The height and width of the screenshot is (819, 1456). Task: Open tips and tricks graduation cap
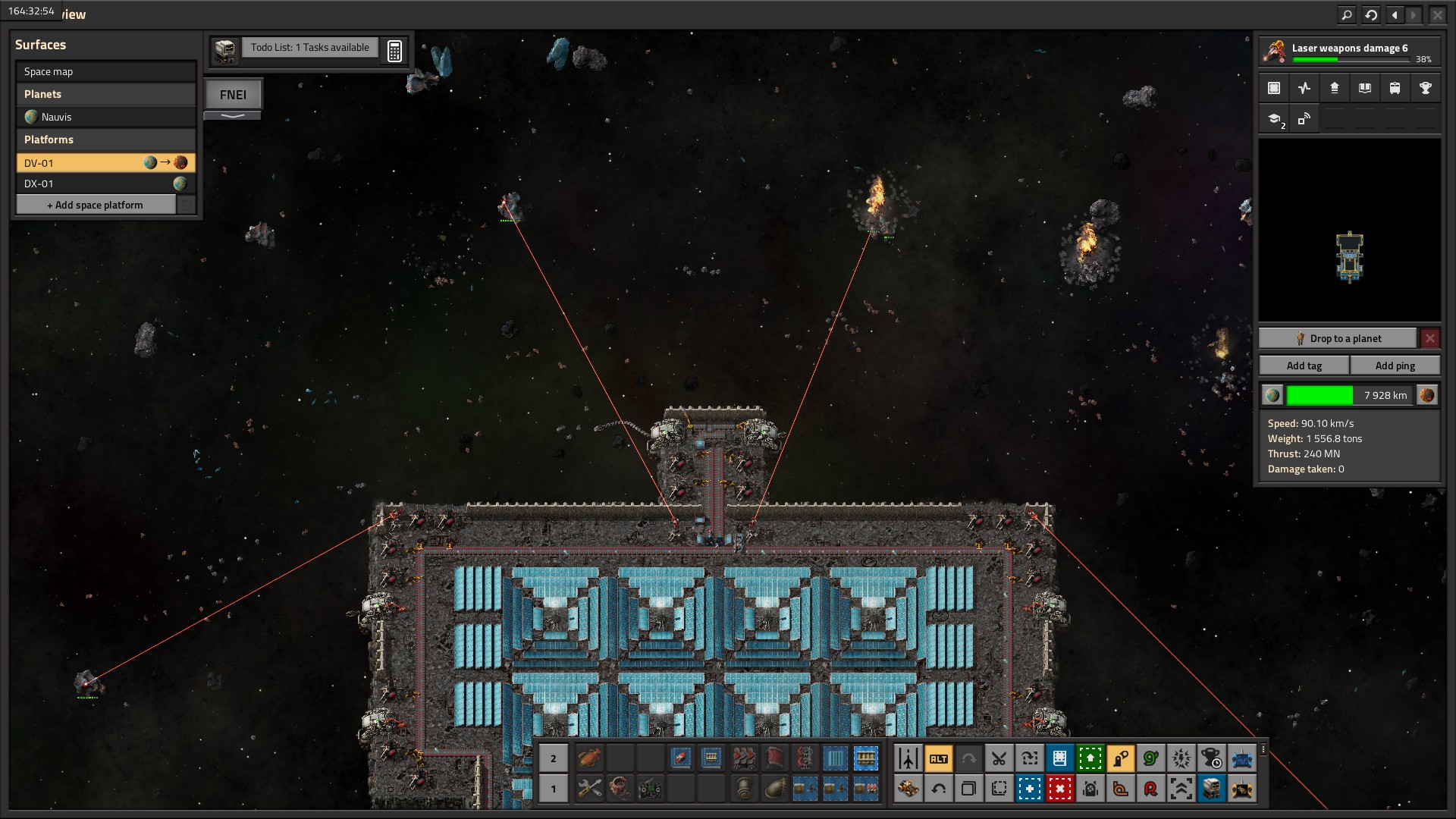coord(1274,119)
